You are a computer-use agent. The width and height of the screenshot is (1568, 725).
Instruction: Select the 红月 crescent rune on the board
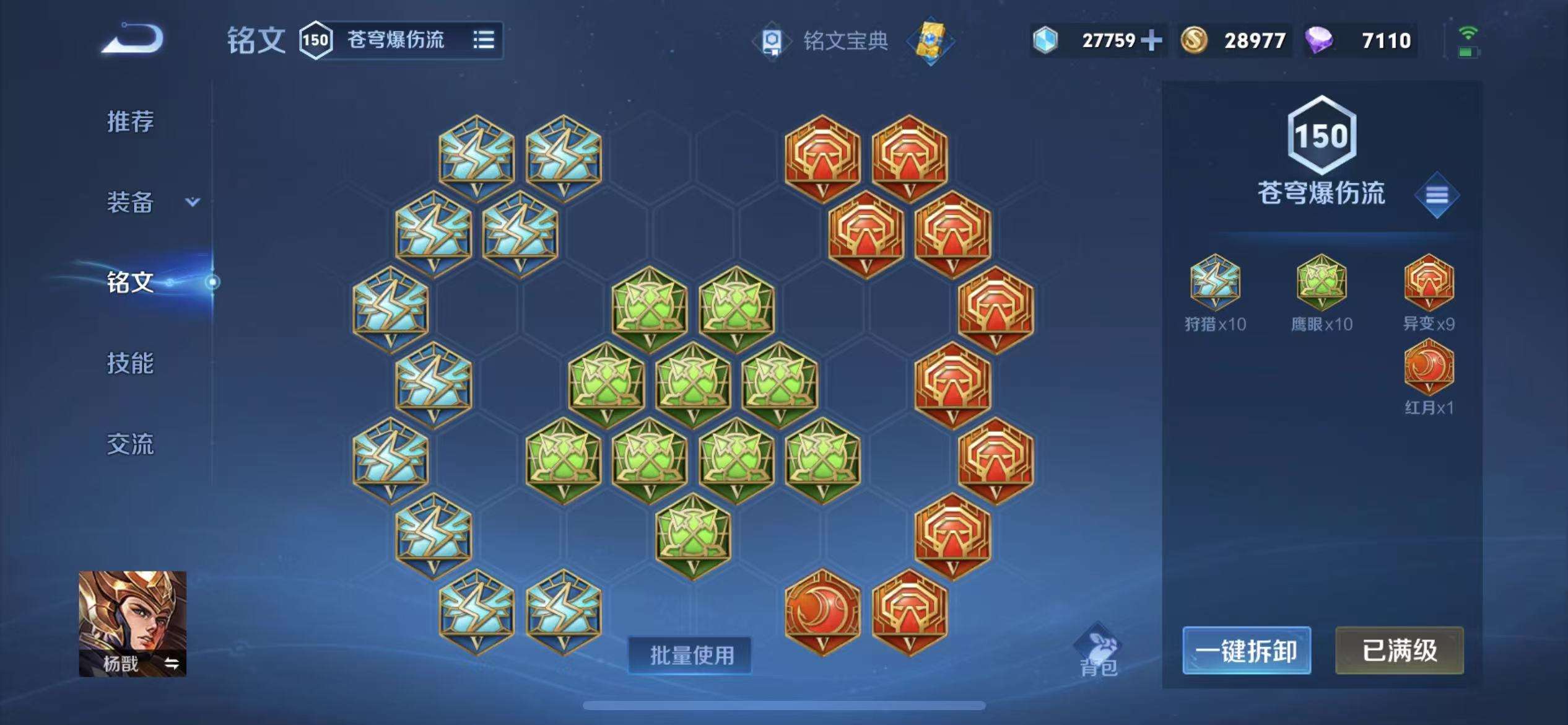pos(822,610)
